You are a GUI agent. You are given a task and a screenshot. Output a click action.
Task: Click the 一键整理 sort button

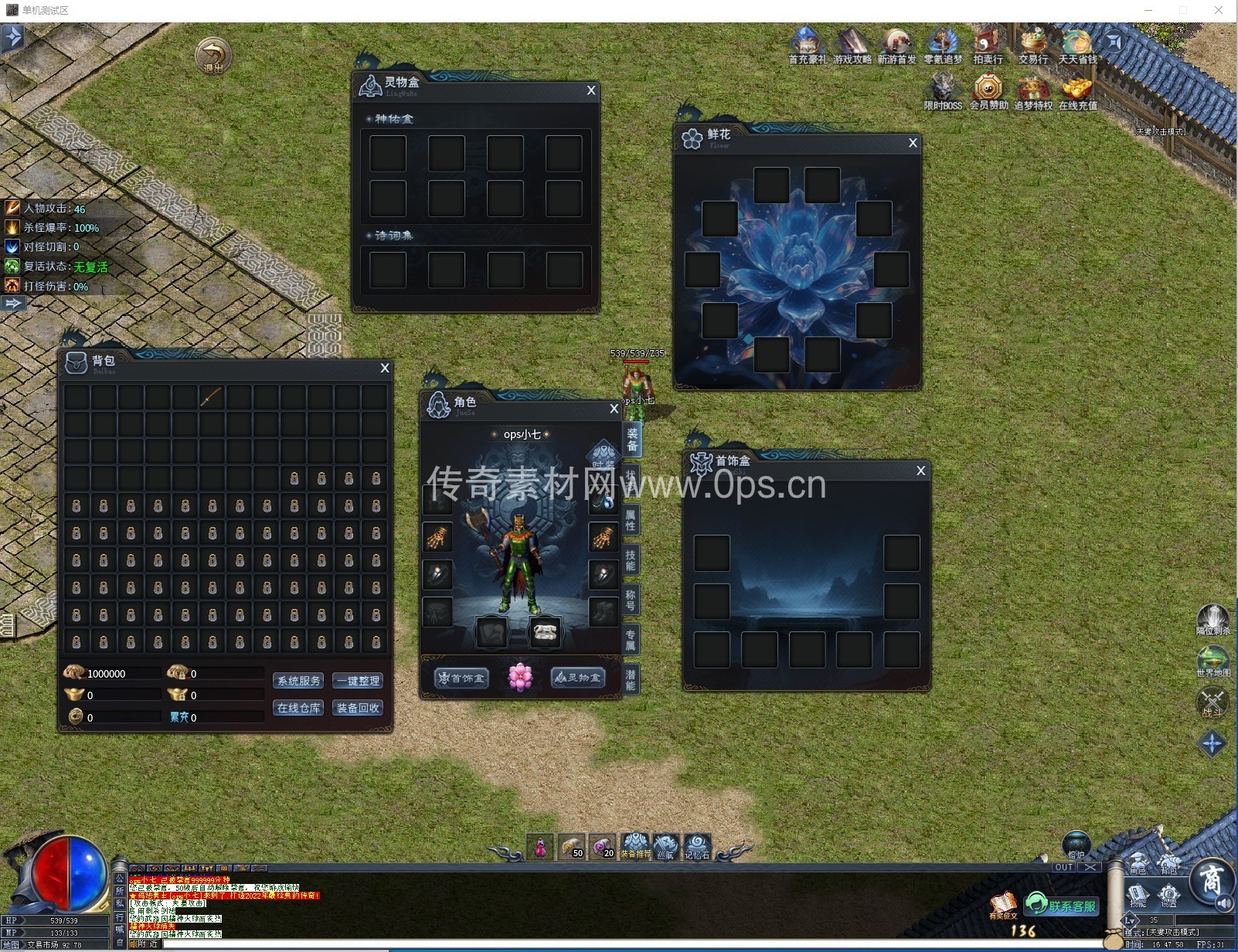pyautogui.click(x=358, y=681)
